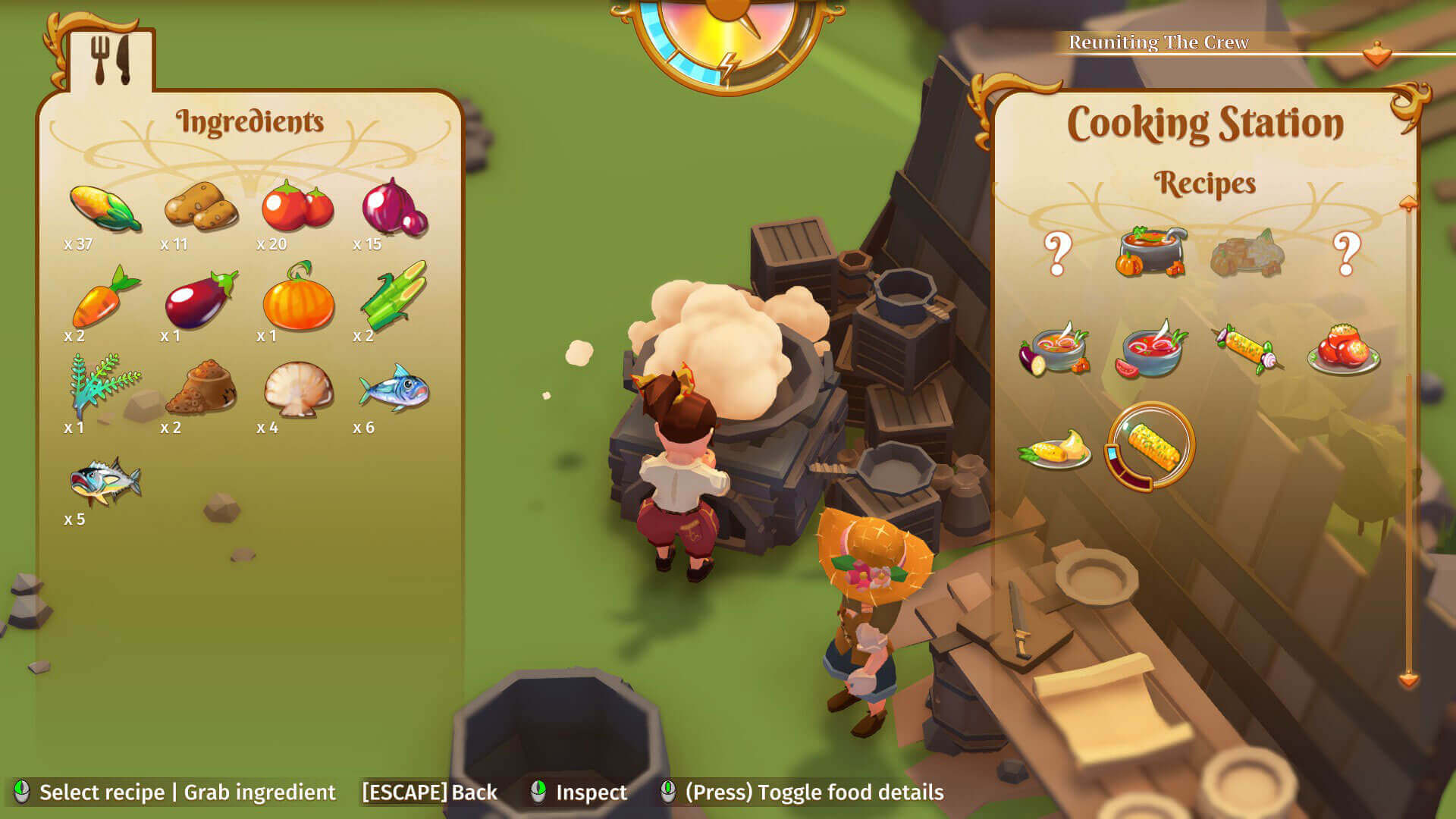Take the carrot ingredient
Viewport: 1456px width, 819px height.
105,297
